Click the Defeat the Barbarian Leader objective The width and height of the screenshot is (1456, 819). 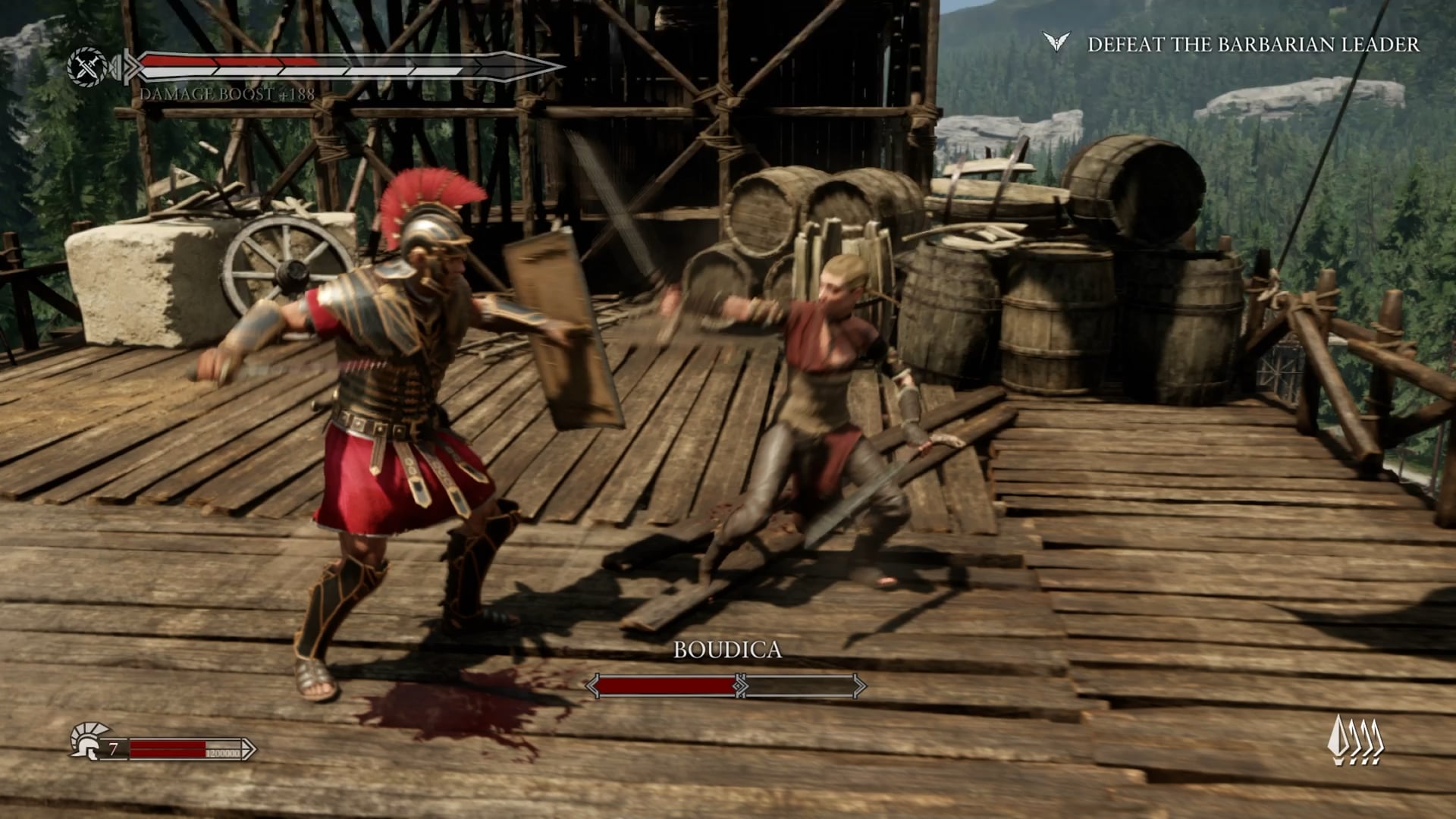click(1253, 45)
